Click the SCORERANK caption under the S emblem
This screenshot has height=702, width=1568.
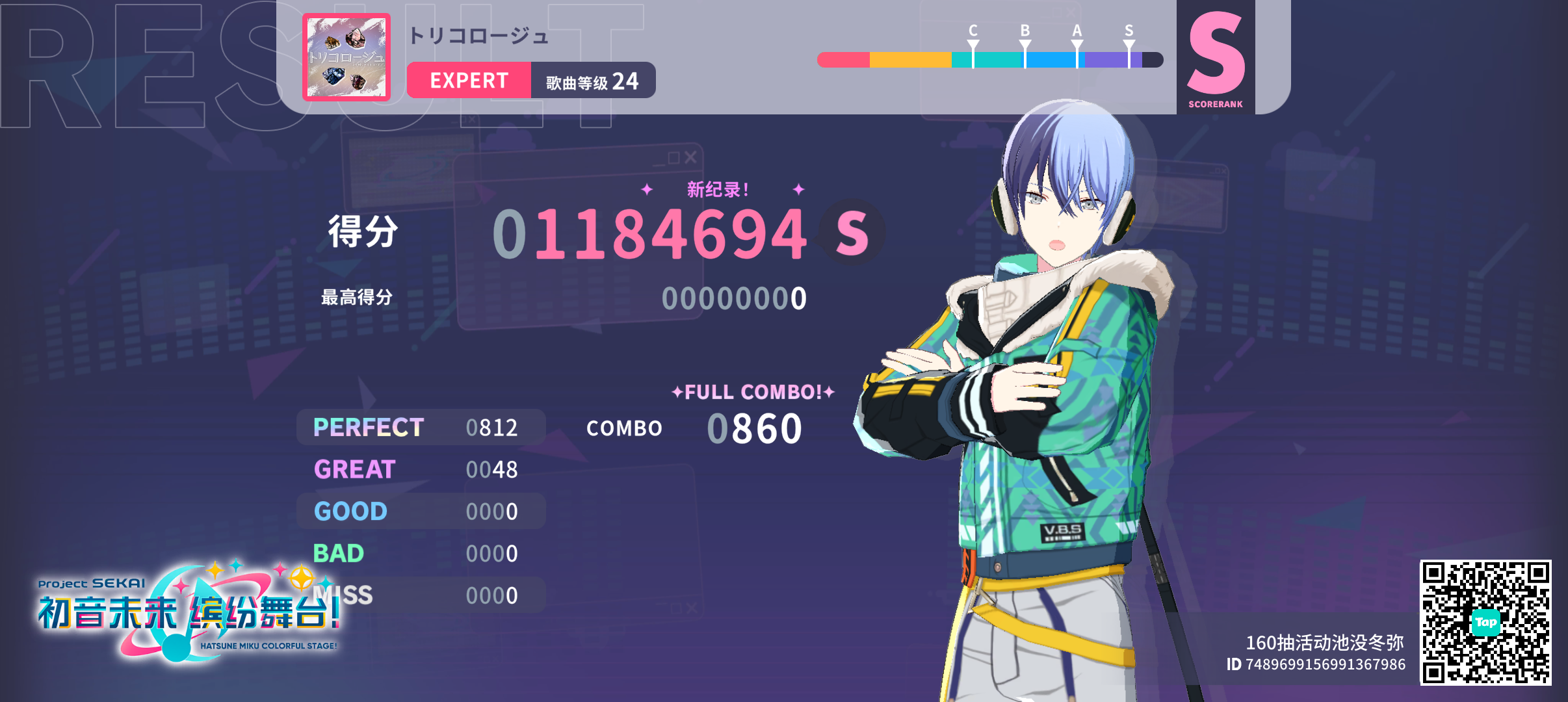pos(1215,103)
